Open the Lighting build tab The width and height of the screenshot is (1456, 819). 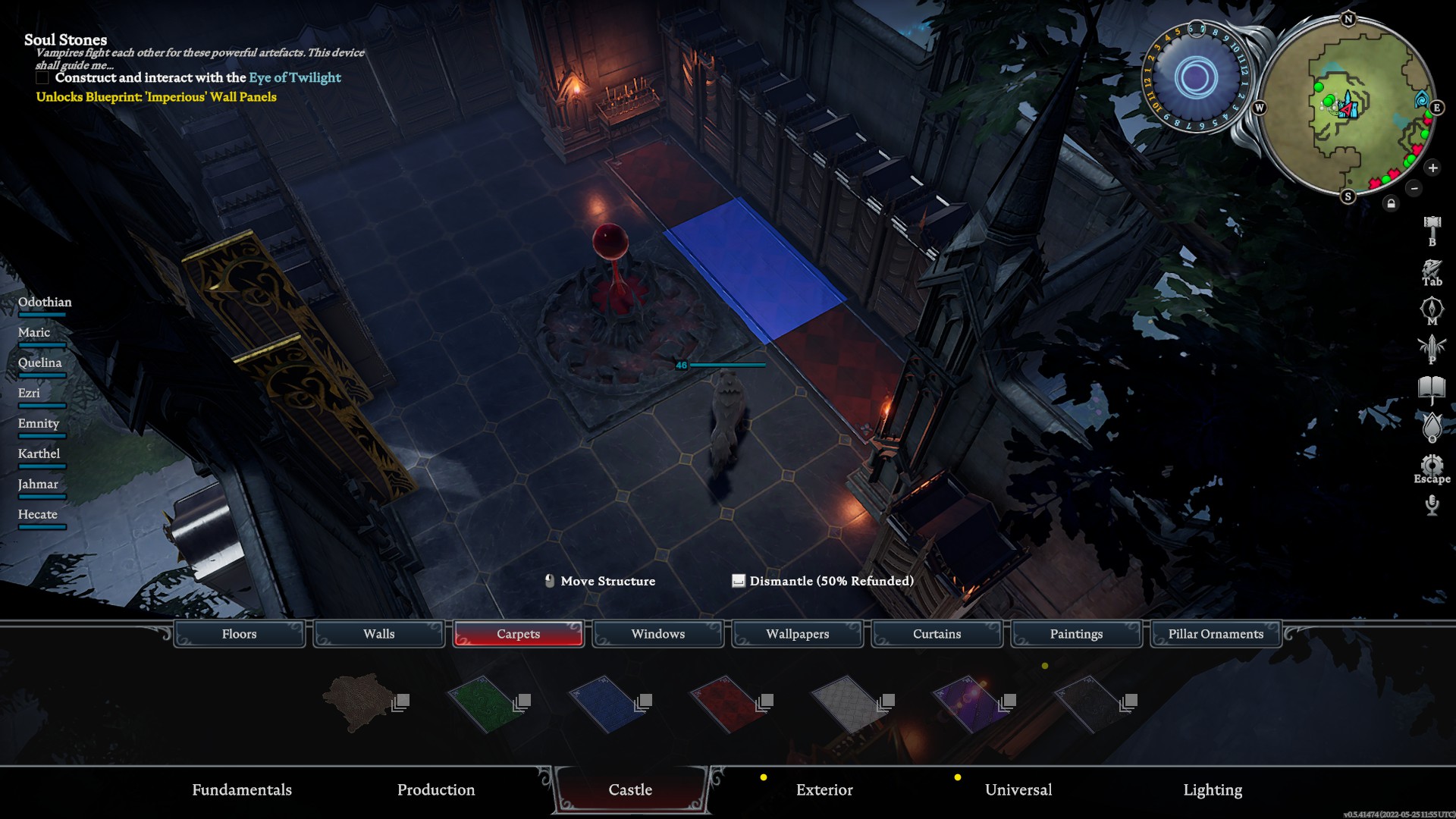coord(1213,790)
